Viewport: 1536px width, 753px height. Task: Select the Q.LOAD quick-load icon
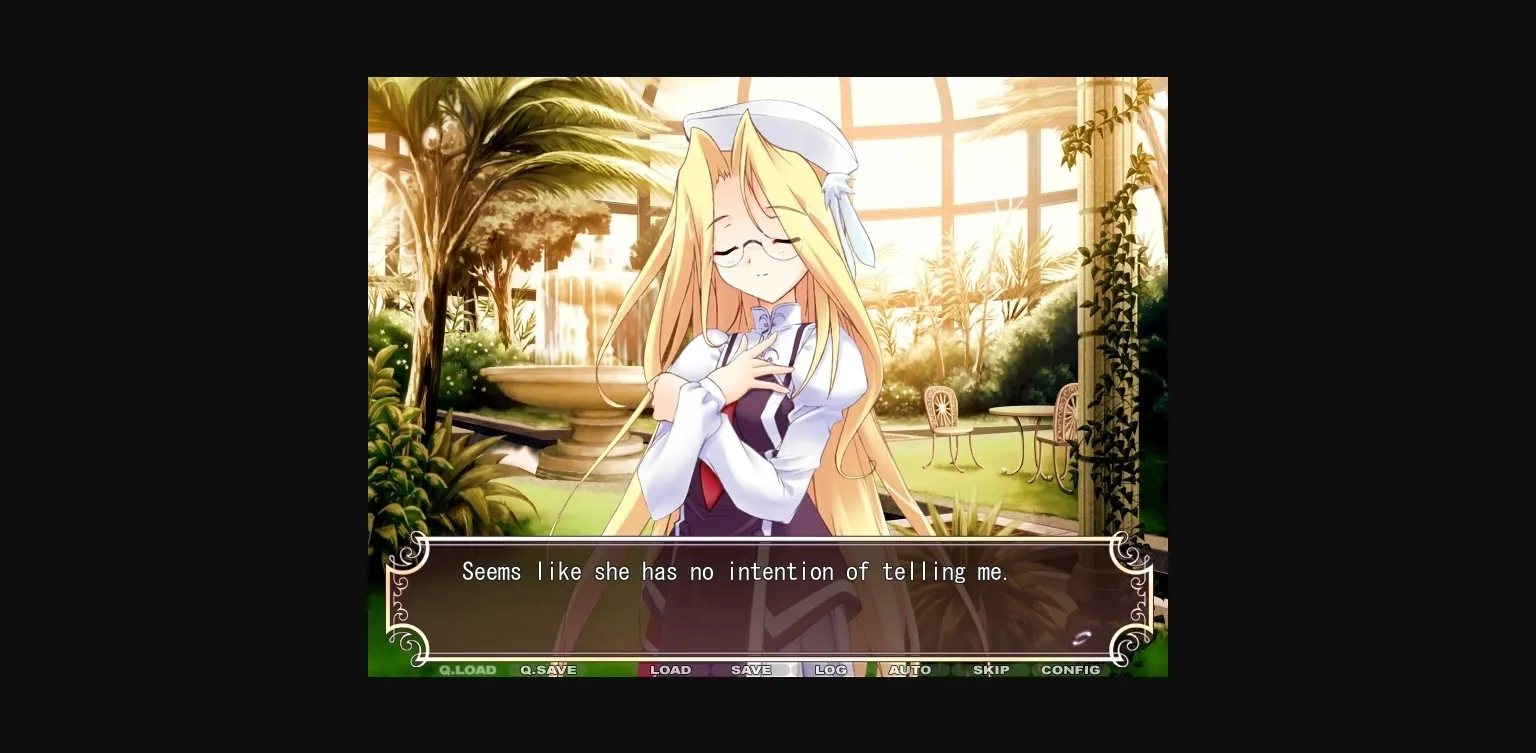466,670
